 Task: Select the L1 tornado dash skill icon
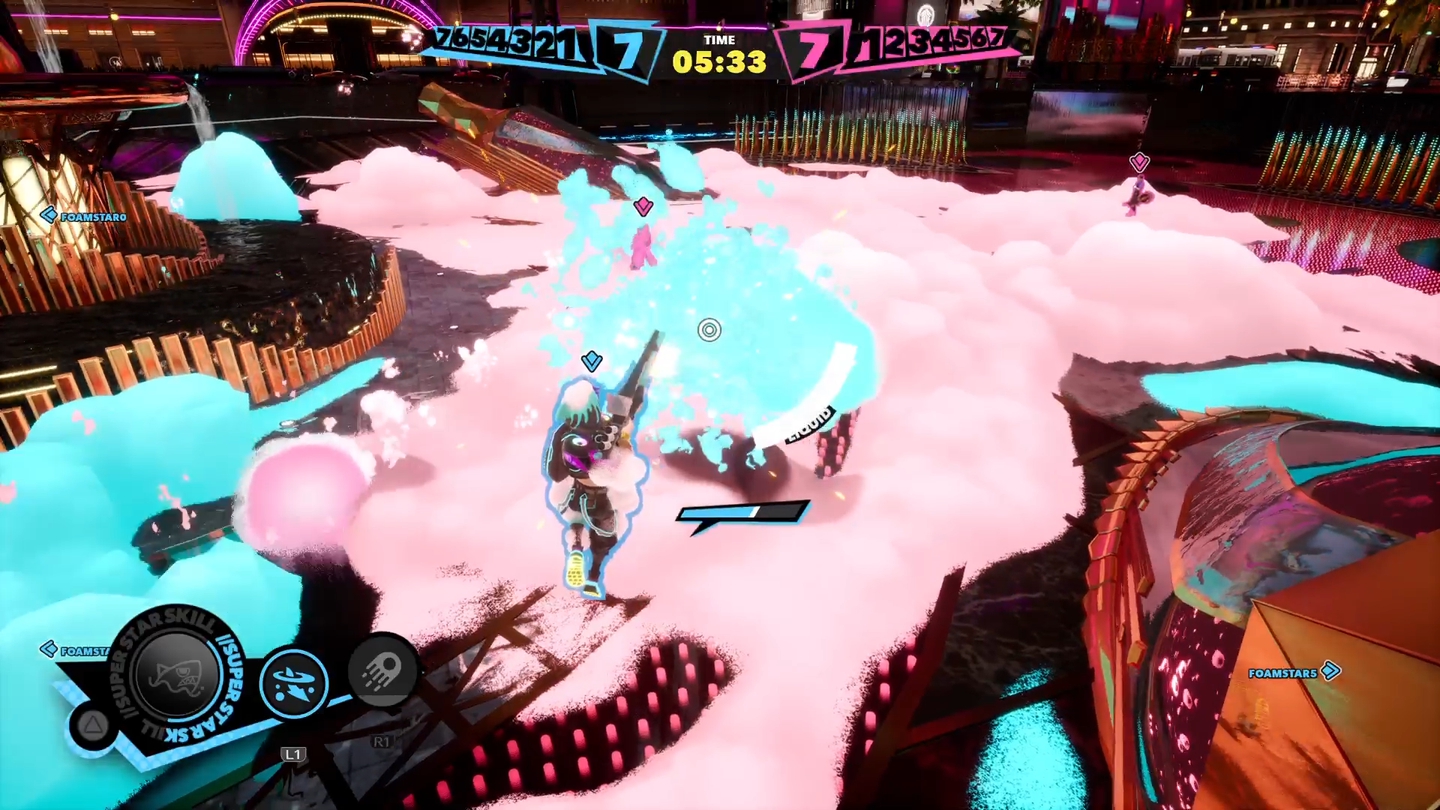click(293, 683)
